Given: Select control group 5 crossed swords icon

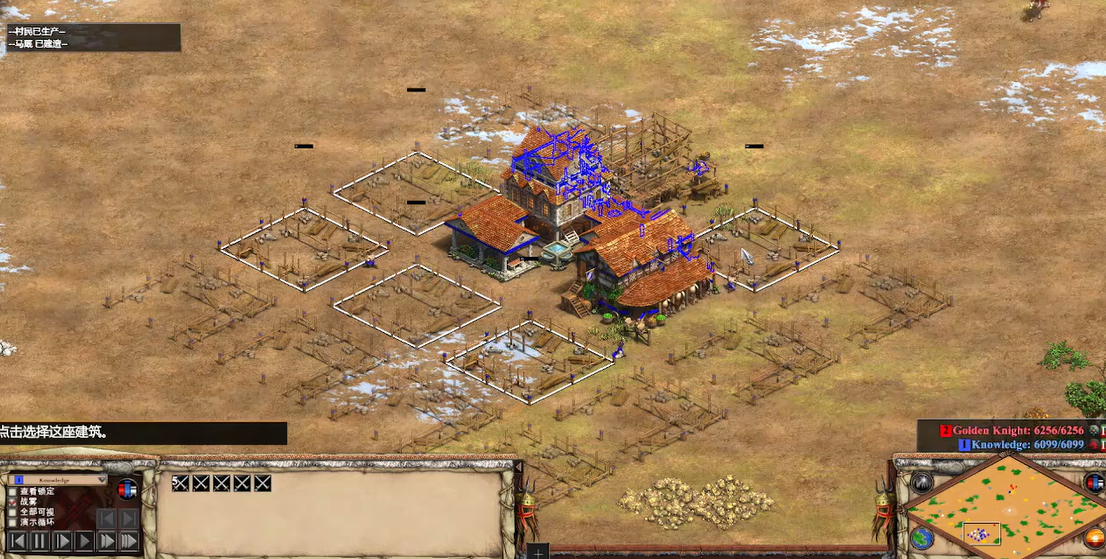Looking at the screenshot, I should click(181, 483).
